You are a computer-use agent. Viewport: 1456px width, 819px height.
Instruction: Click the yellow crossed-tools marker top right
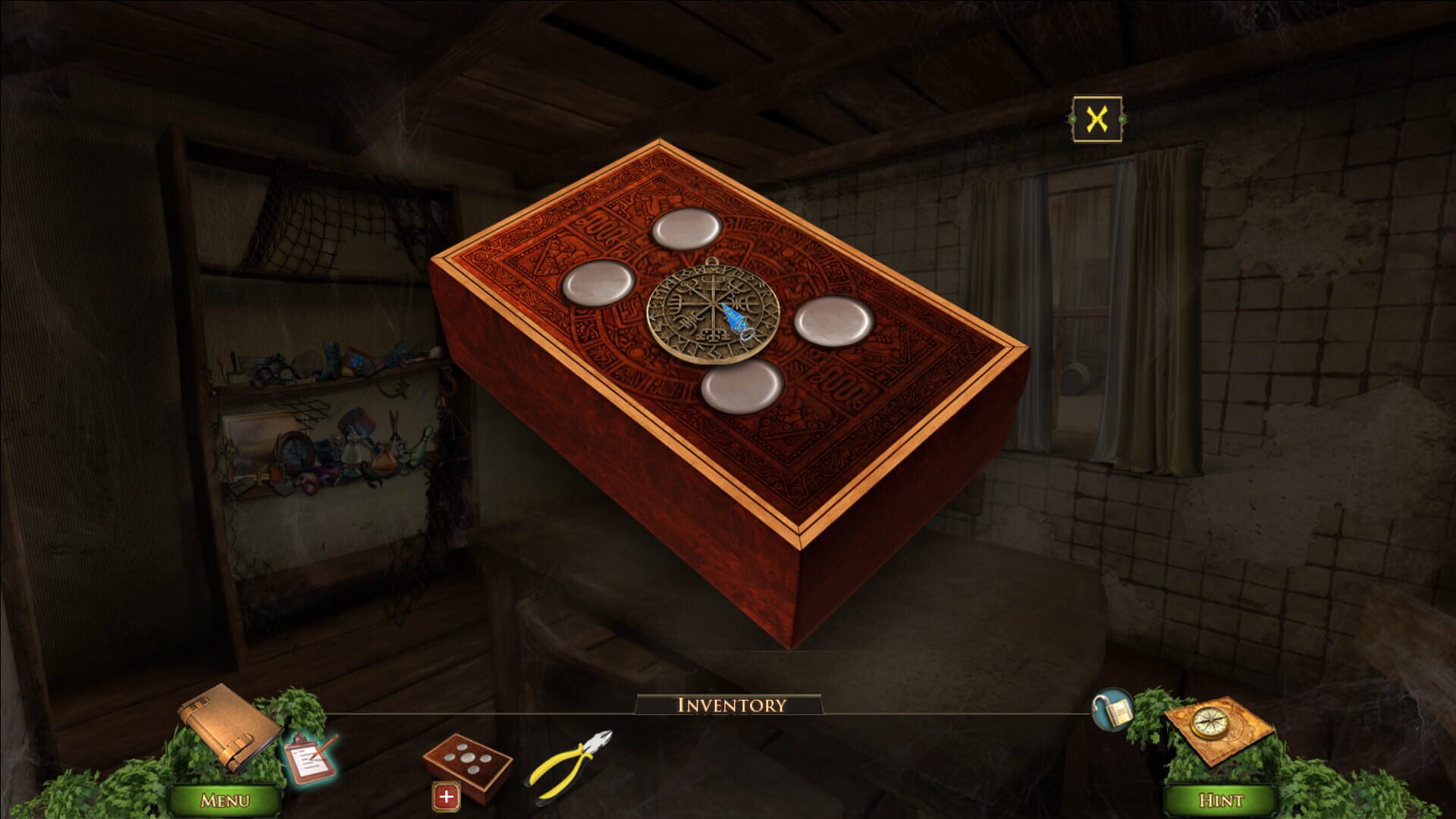[x=1097, y=118]
